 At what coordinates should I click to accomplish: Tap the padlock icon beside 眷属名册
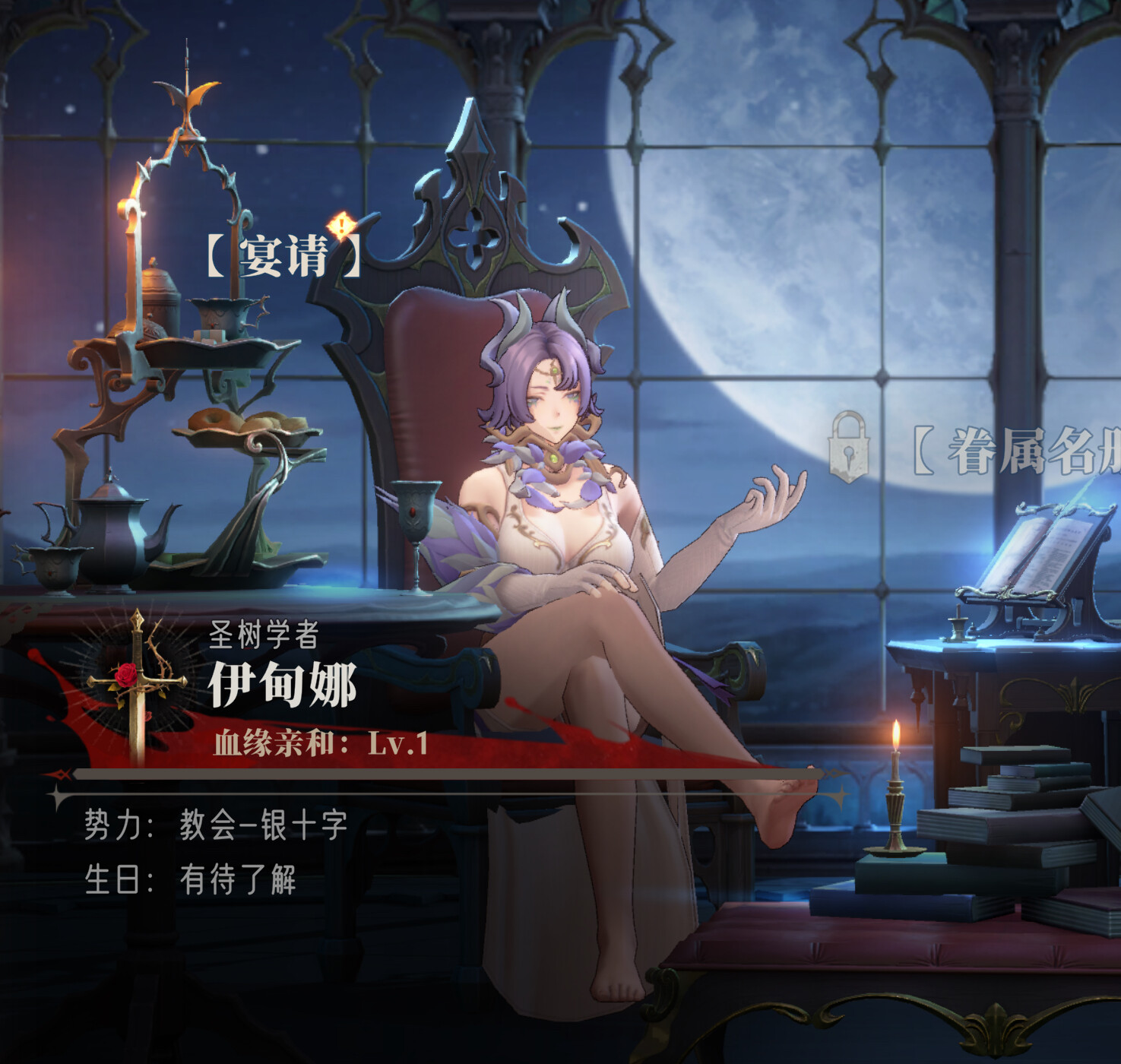coord(848,447)
